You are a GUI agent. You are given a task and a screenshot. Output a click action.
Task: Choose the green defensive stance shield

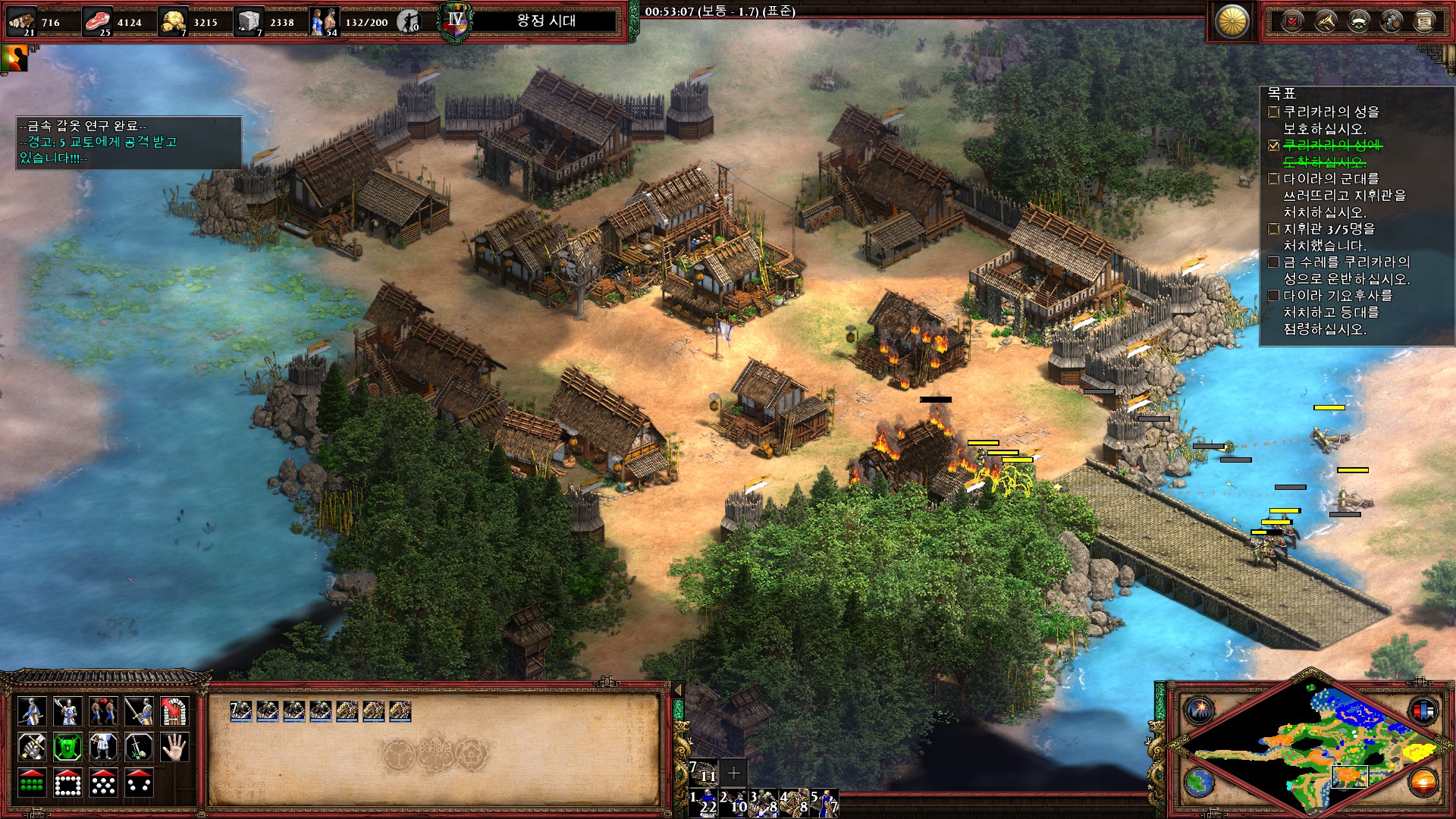point(67,747)
